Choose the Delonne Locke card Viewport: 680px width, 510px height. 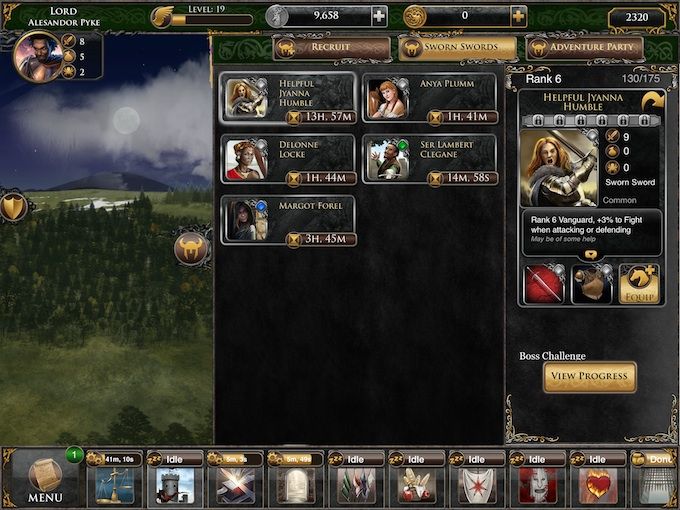tap(288, 160)
